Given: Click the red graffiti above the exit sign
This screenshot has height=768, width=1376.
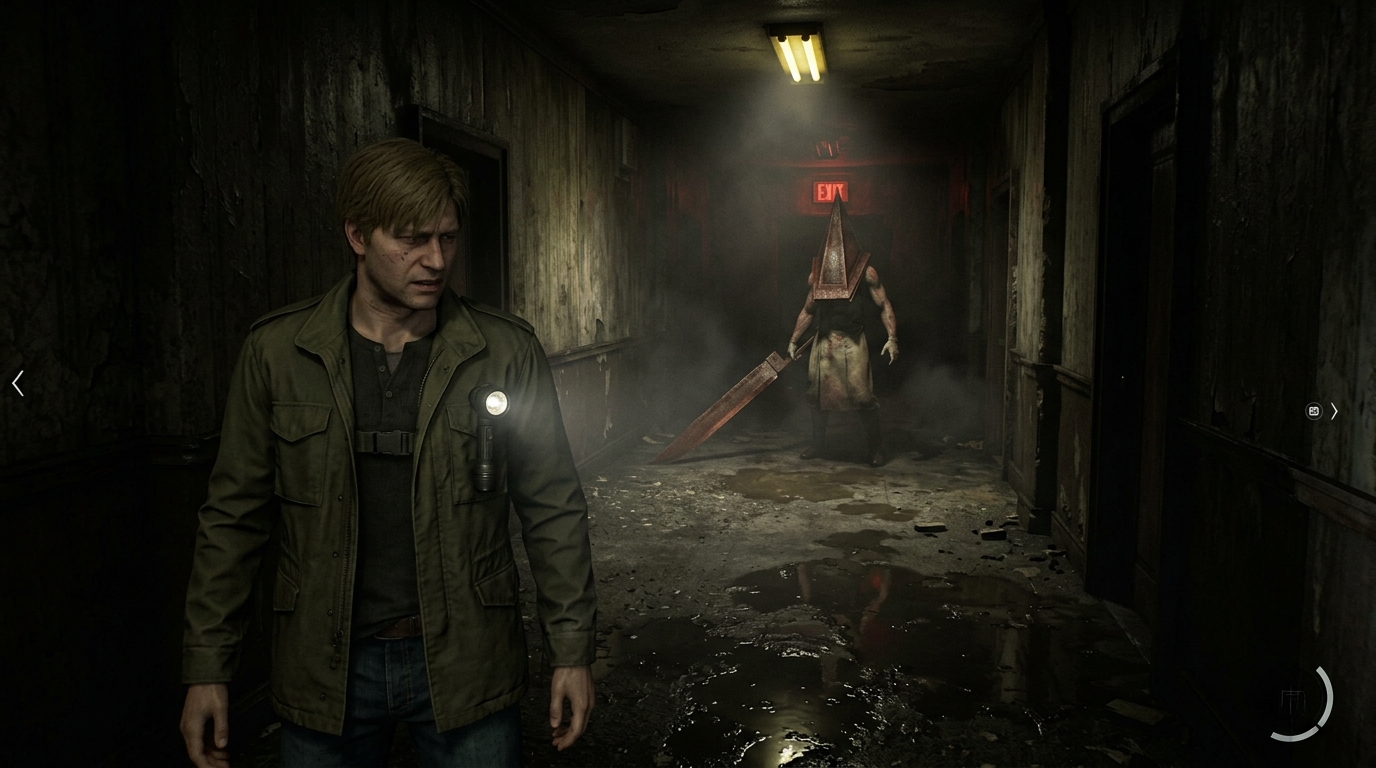Looking at the screenshot, I should [830, 145].
